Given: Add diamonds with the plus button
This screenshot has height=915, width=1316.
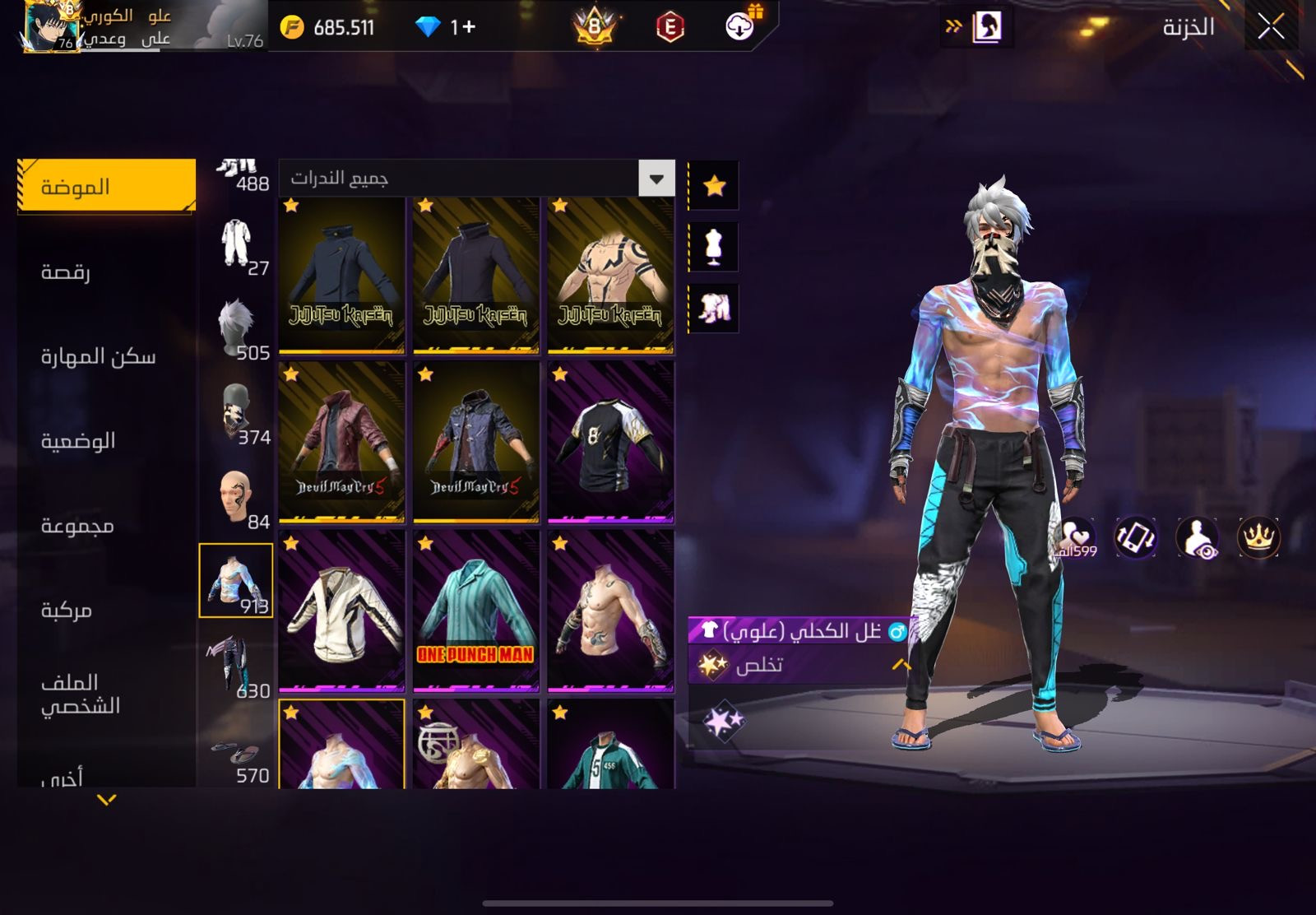Looking at the screenshot, I should tap(468, 27).
